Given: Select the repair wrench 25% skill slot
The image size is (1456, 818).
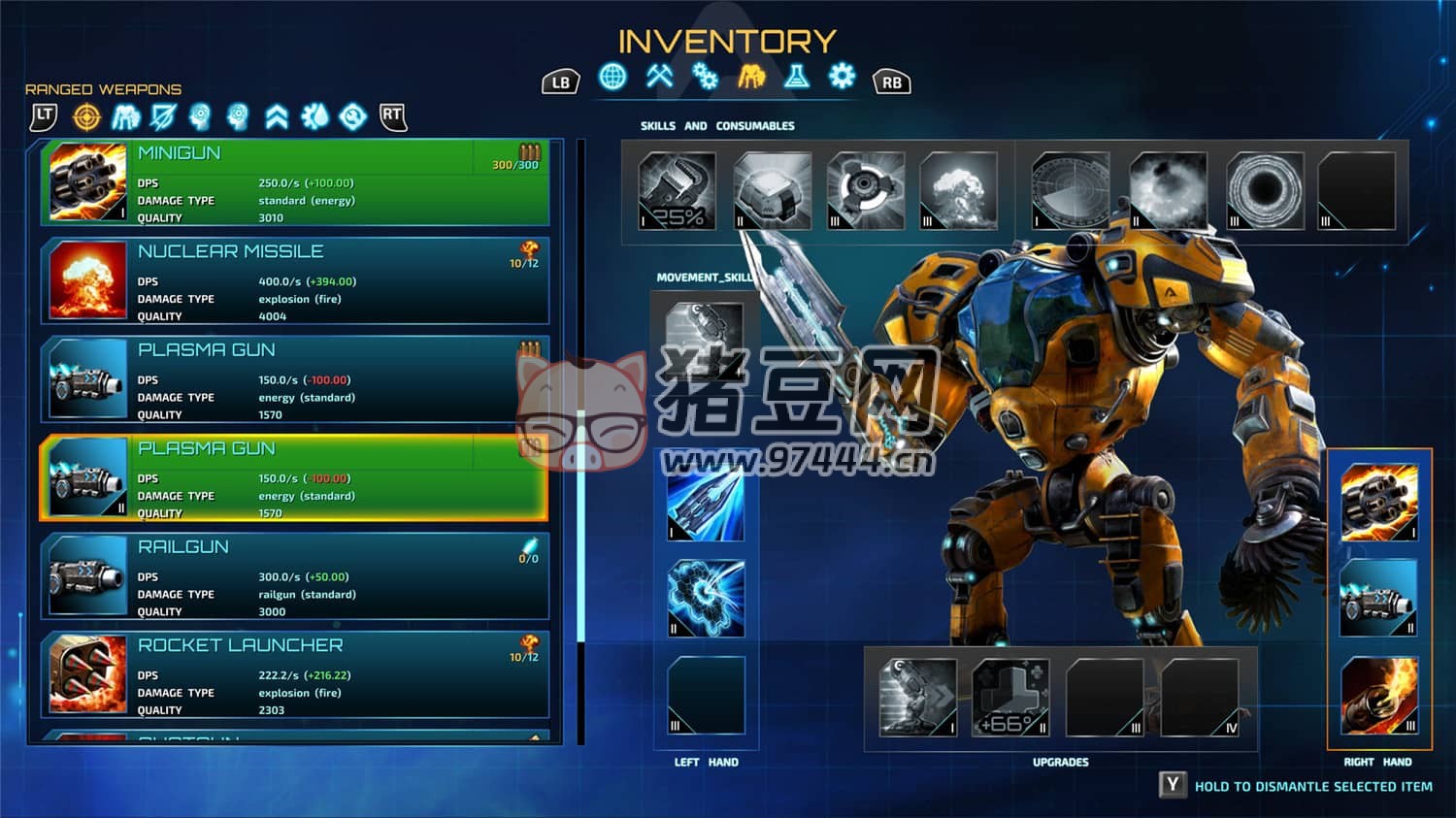Looking at the screenshot, I should 678,191.
